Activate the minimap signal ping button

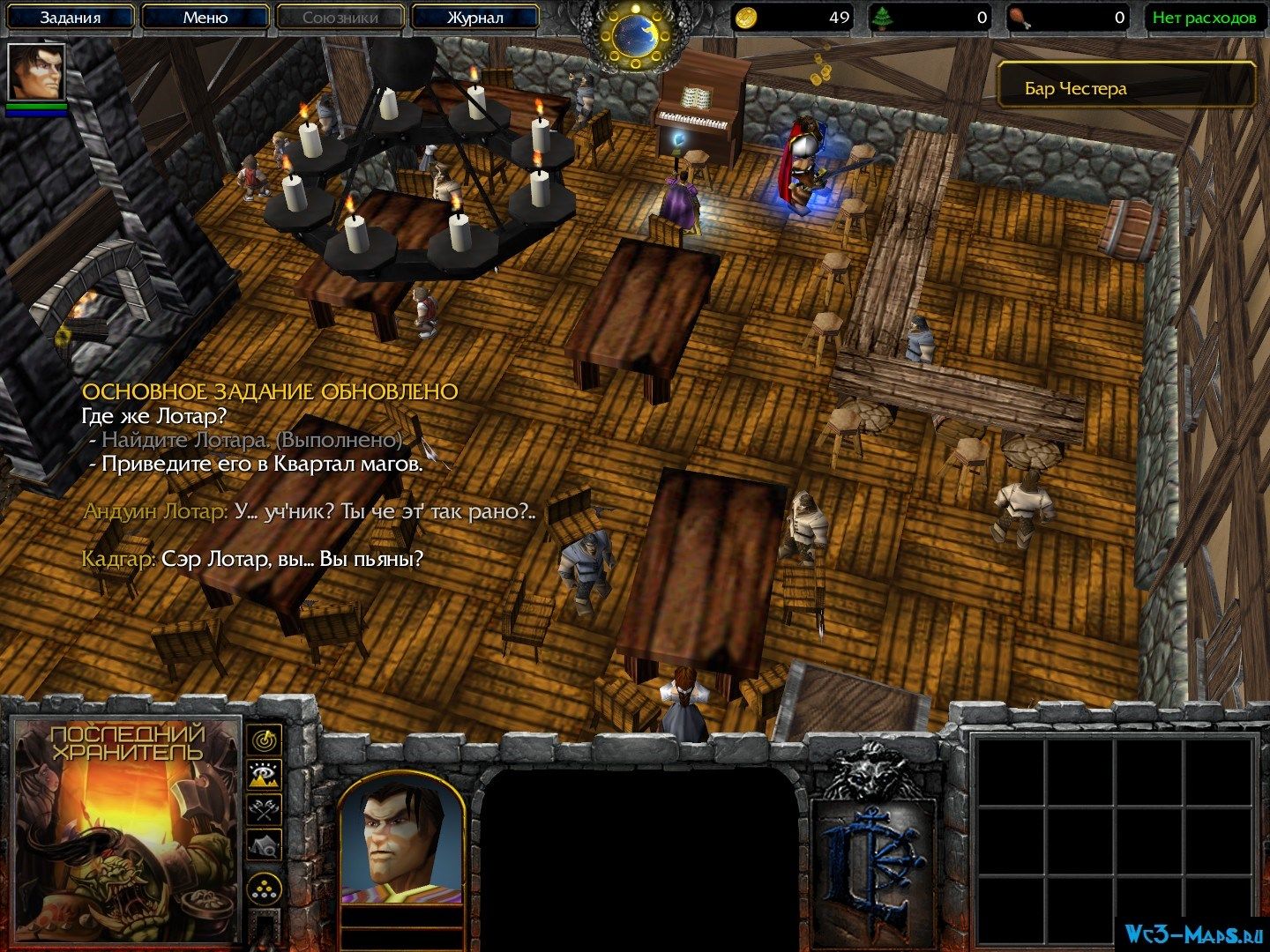[x=264, y=740]
